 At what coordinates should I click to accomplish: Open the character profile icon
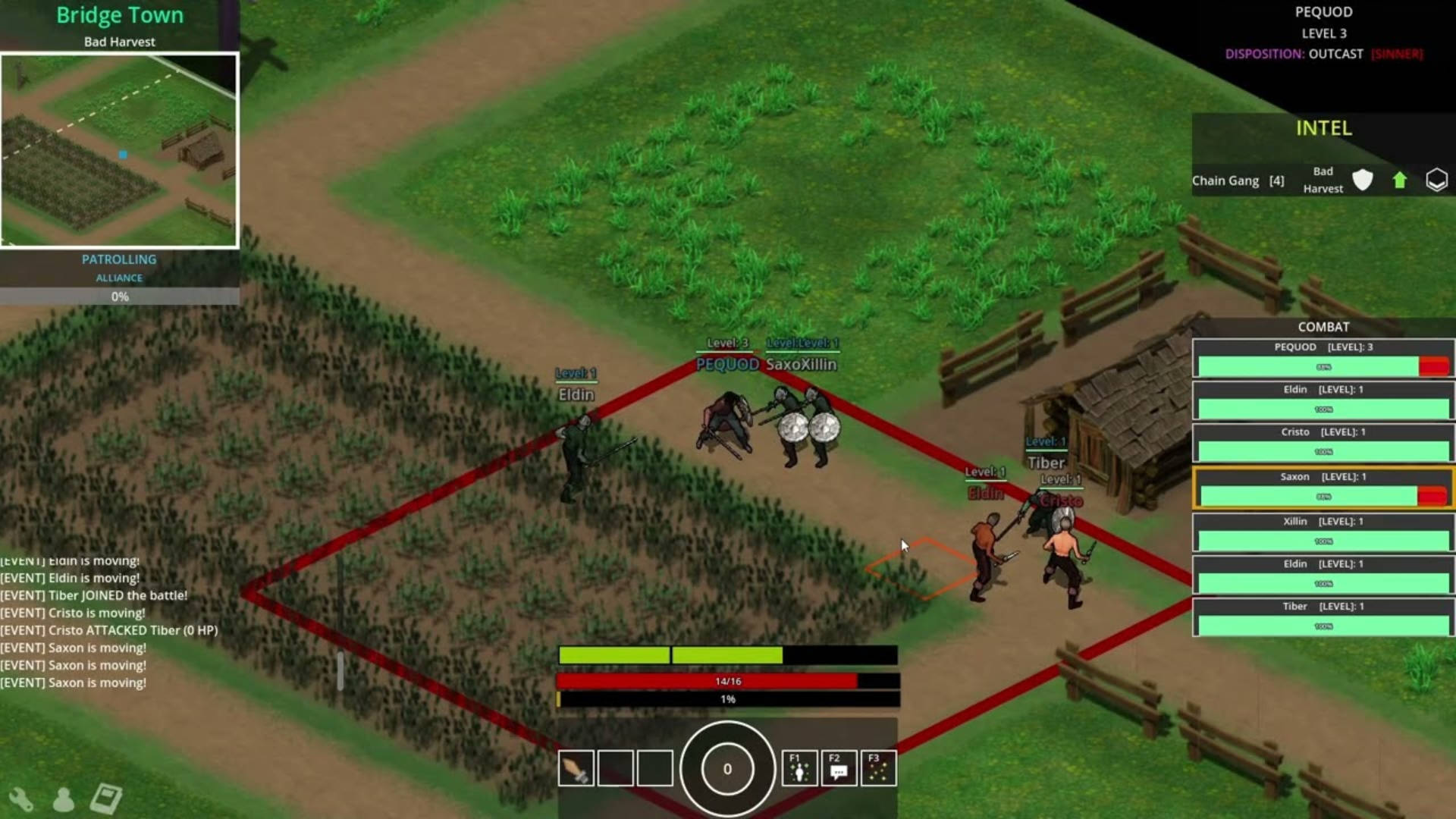coord(64,799)
